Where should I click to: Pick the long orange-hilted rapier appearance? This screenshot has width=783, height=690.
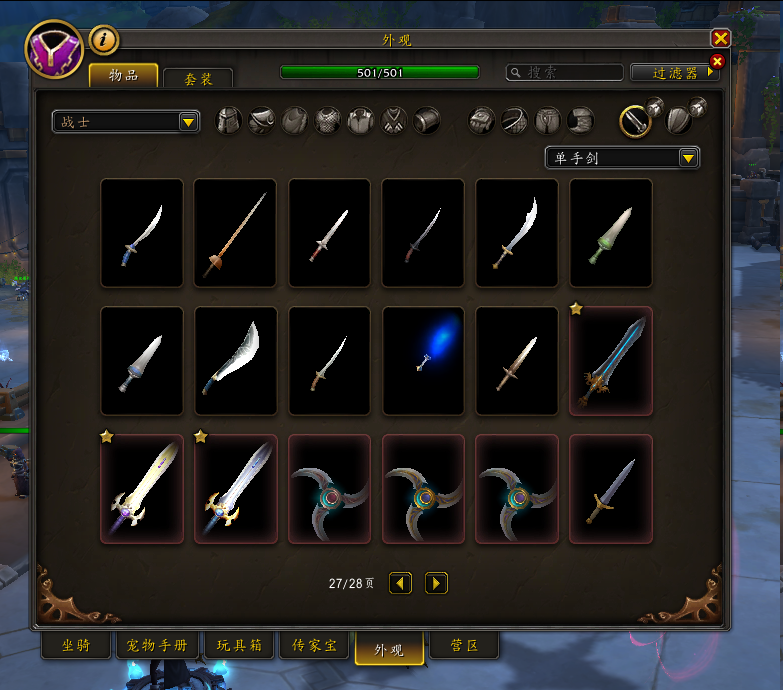[235, 233]
